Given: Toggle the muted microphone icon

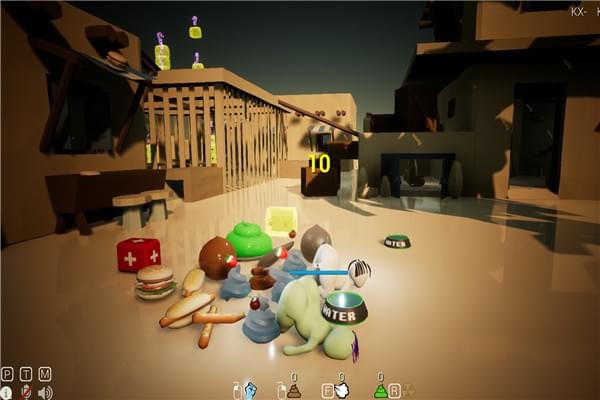Looking at the screenshot, I should click(x=26, y=392).
